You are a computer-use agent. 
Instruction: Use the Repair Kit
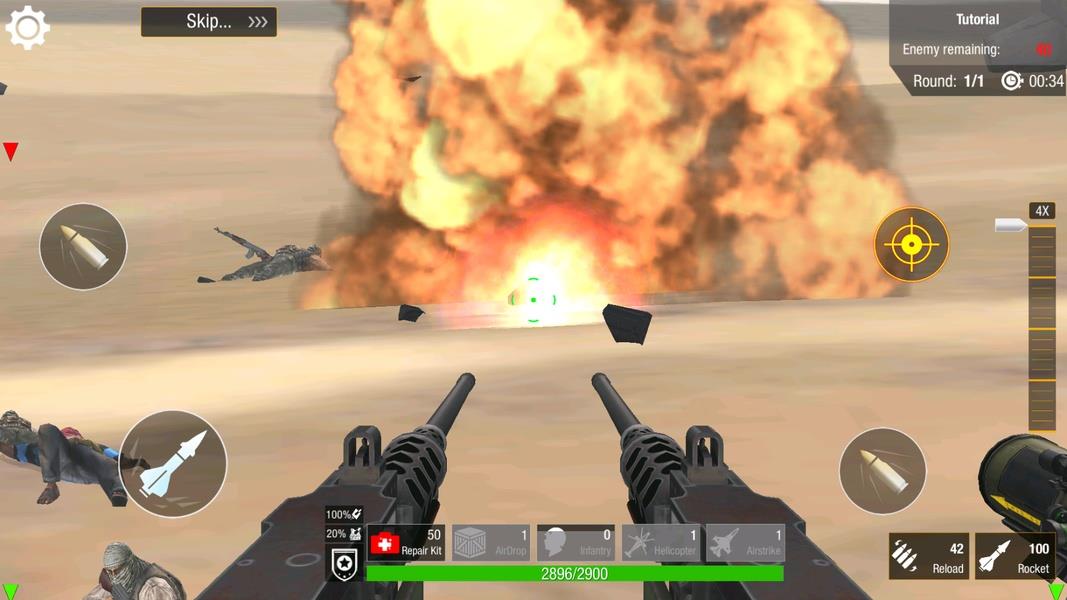click(x=406, y=543)
